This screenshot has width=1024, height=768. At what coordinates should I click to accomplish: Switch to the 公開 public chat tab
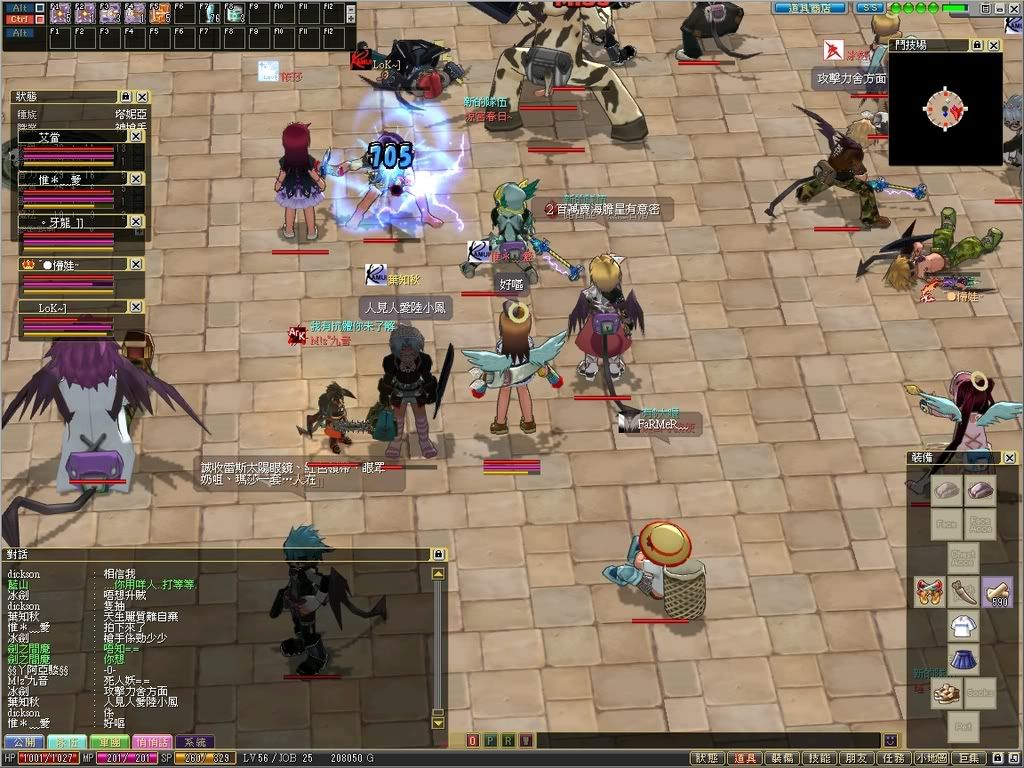tap(23, 742)
